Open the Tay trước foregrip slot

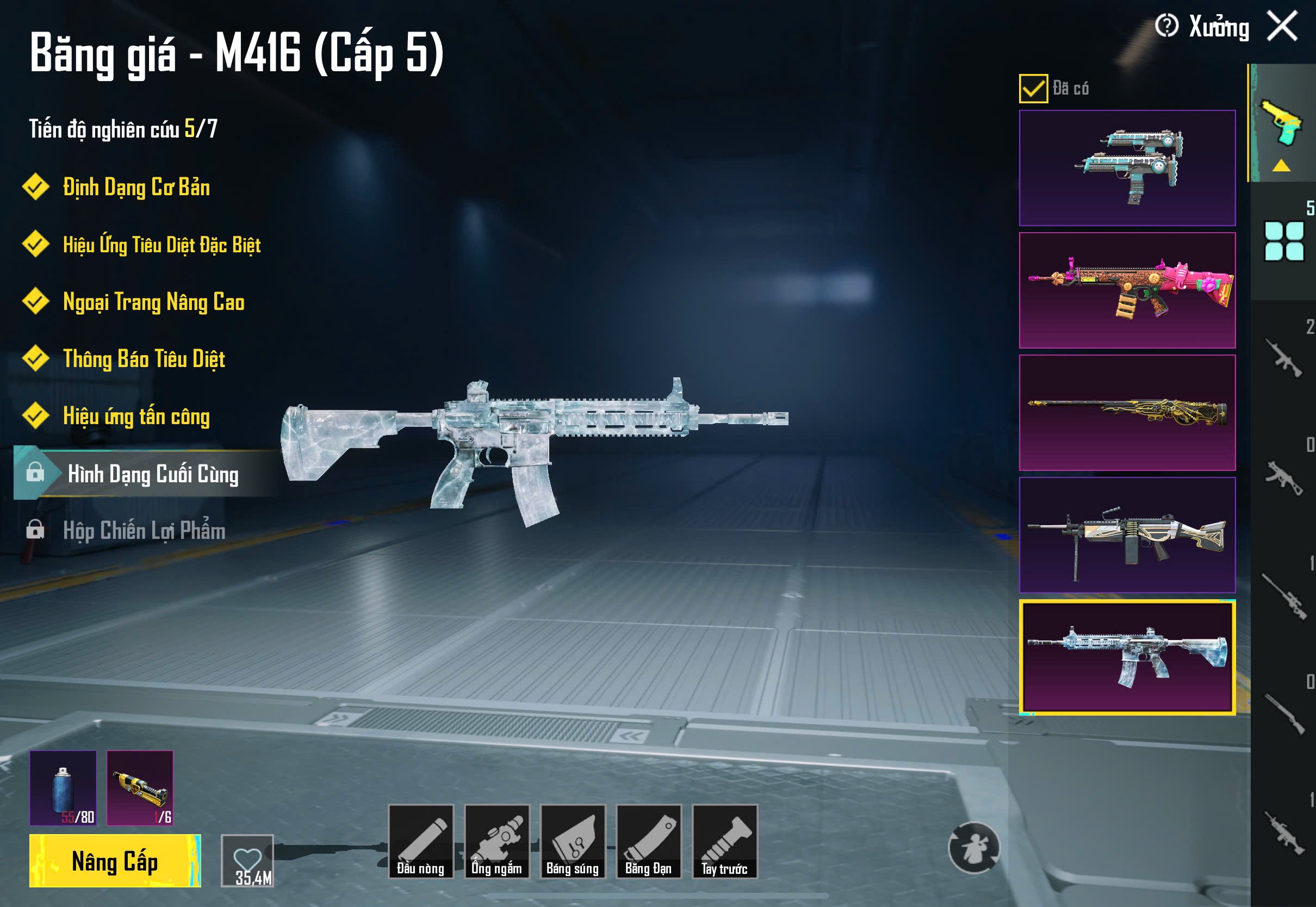(724, 842)
